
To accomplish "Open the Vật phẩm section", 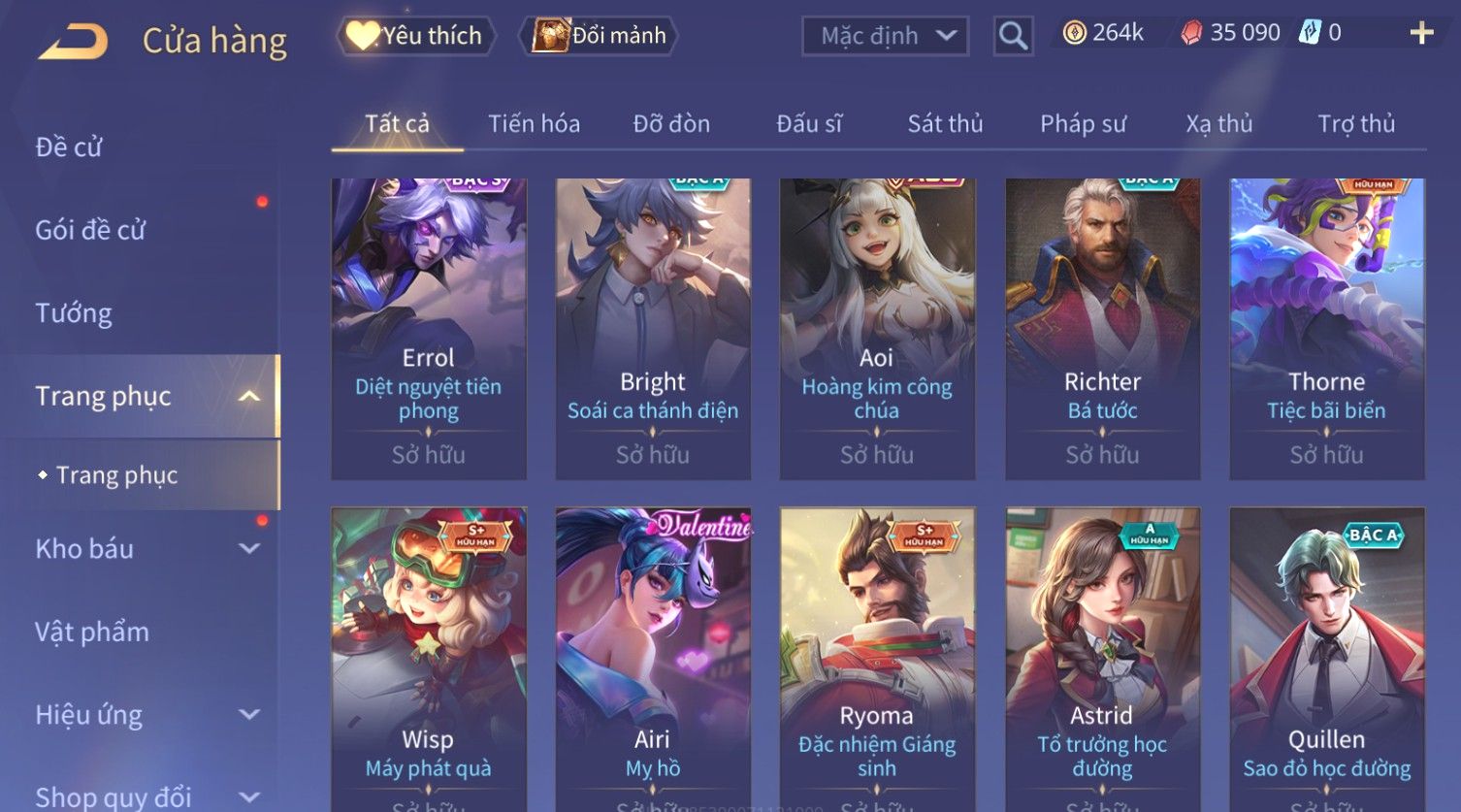I will [92, 633].
